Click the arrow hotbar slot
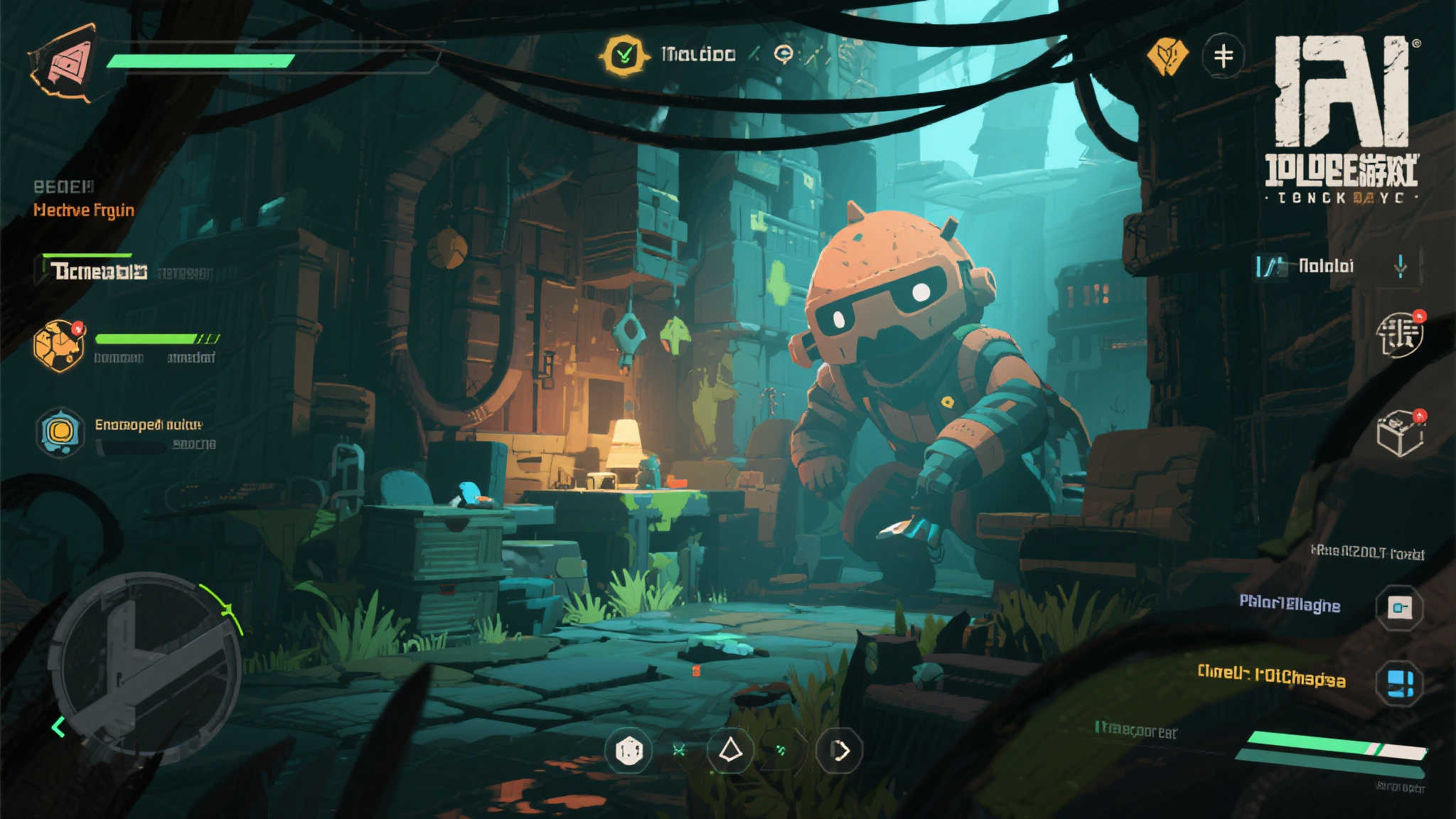The height and width of the screenshot is (819, 1456). point(840,751)
